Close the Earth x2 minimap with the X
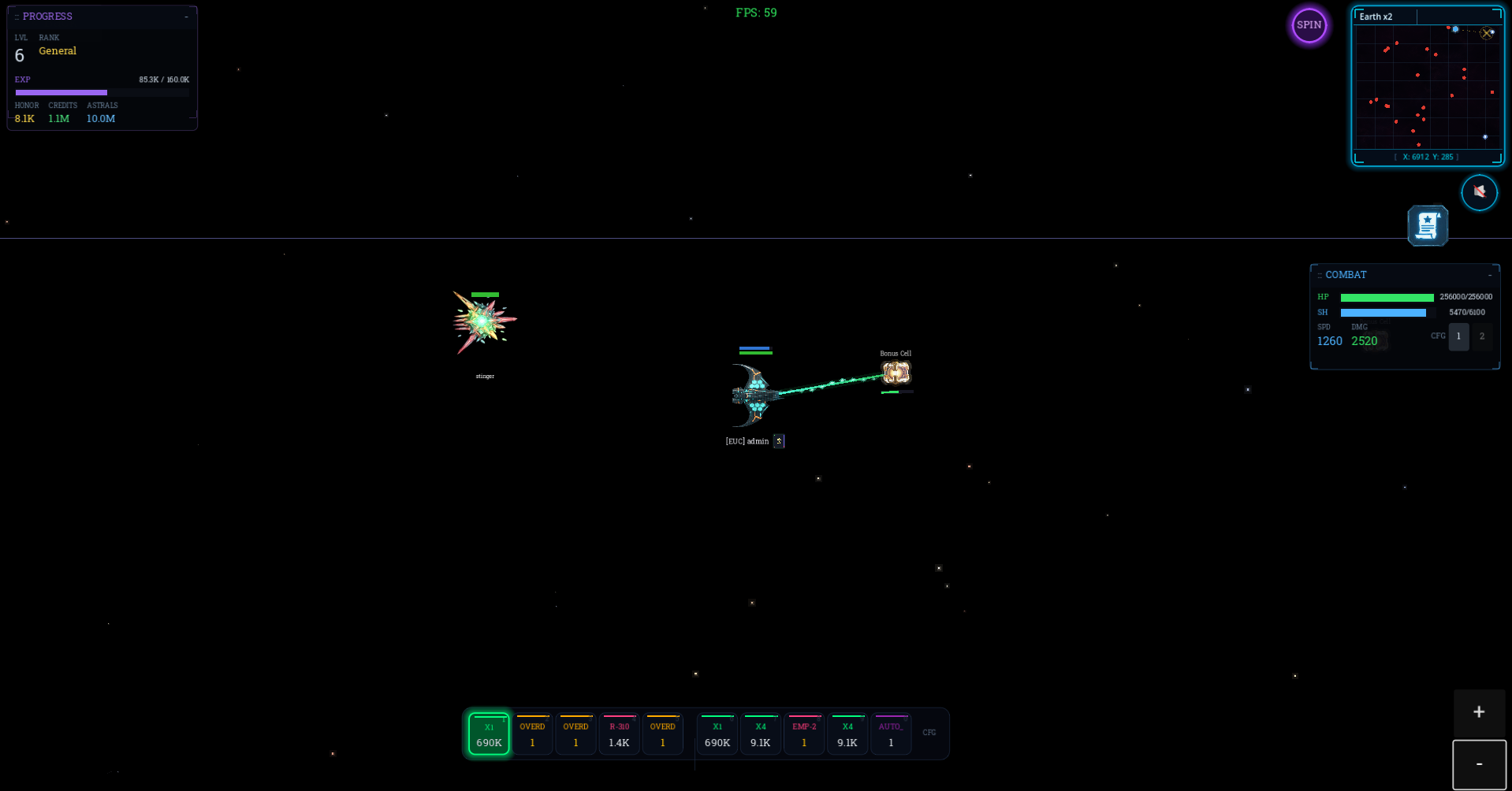The height and width of the screenshot is (791, 1512). (1487, 33)
